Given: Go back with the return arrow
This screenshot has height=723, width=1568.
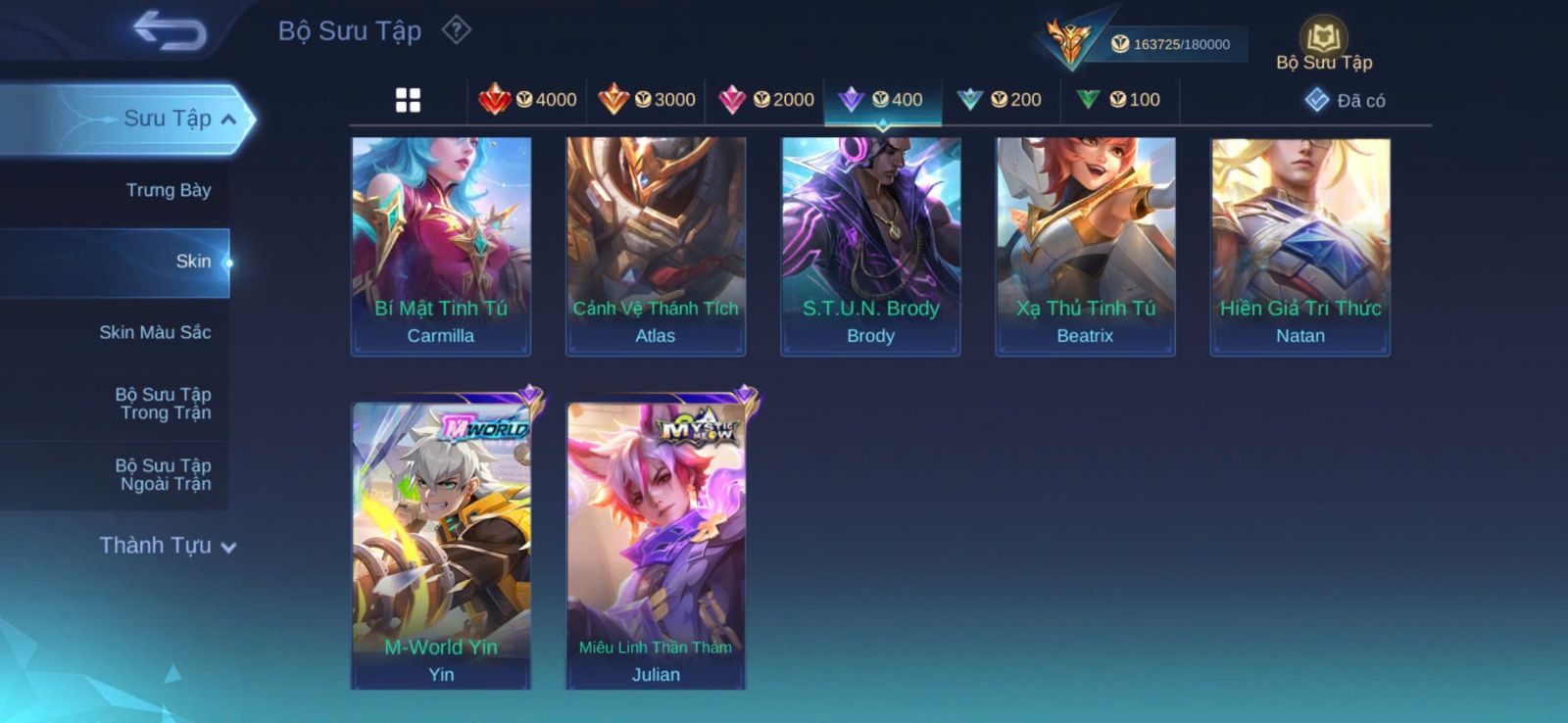Looking at the screenshot, I should (x=171, y=30).
